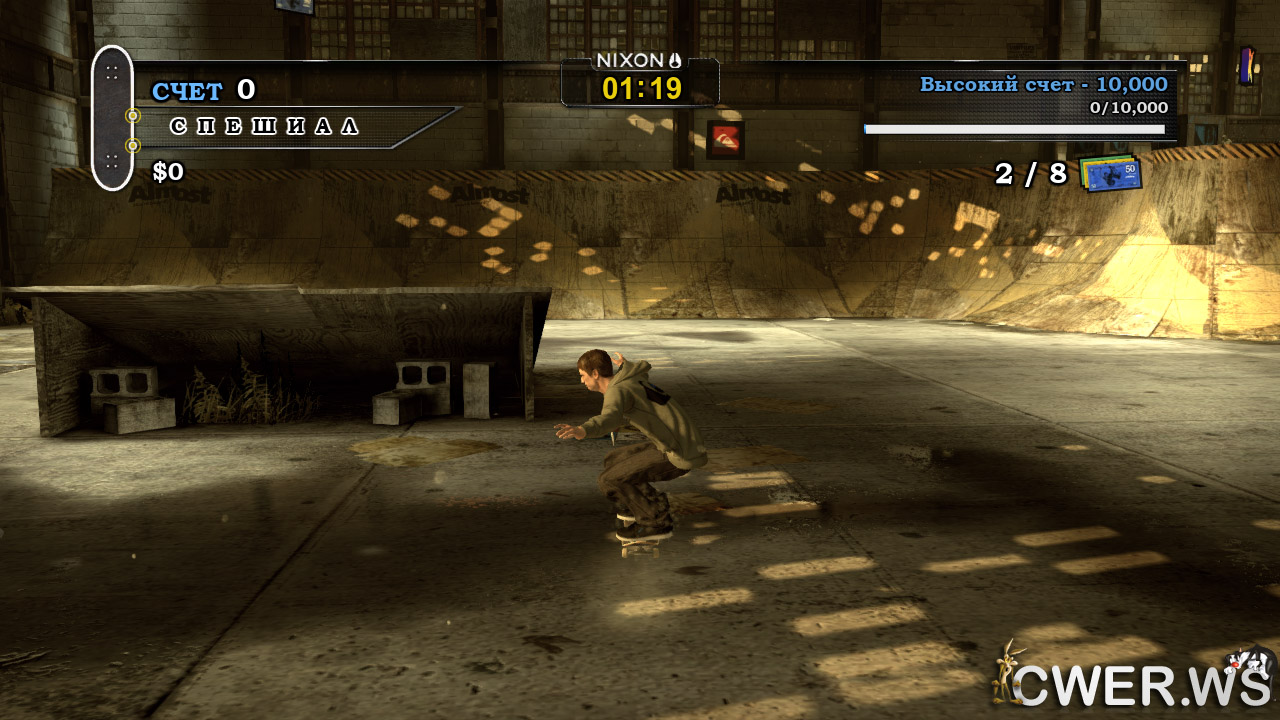Click the skateboard deck HUD icon
Screen dimensions: 1280x720
tap(112, 117)
